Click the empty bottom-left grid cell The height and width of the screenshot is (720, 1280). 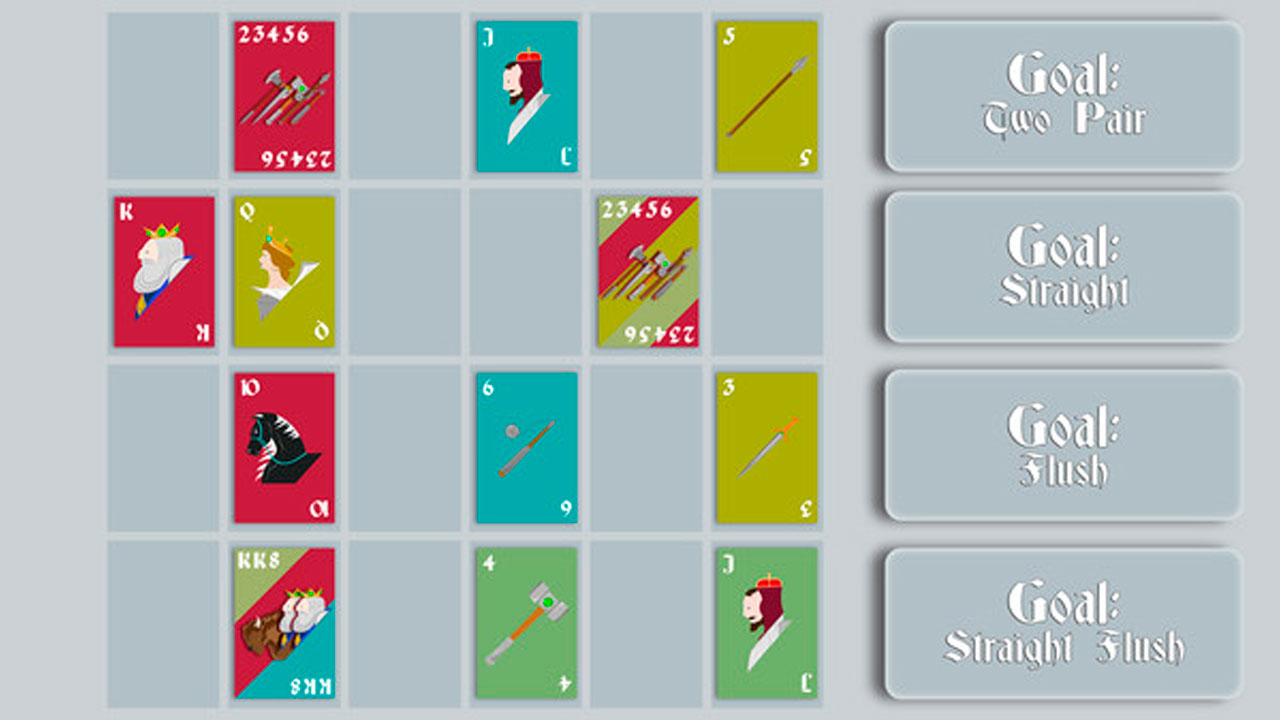[162, 625]
